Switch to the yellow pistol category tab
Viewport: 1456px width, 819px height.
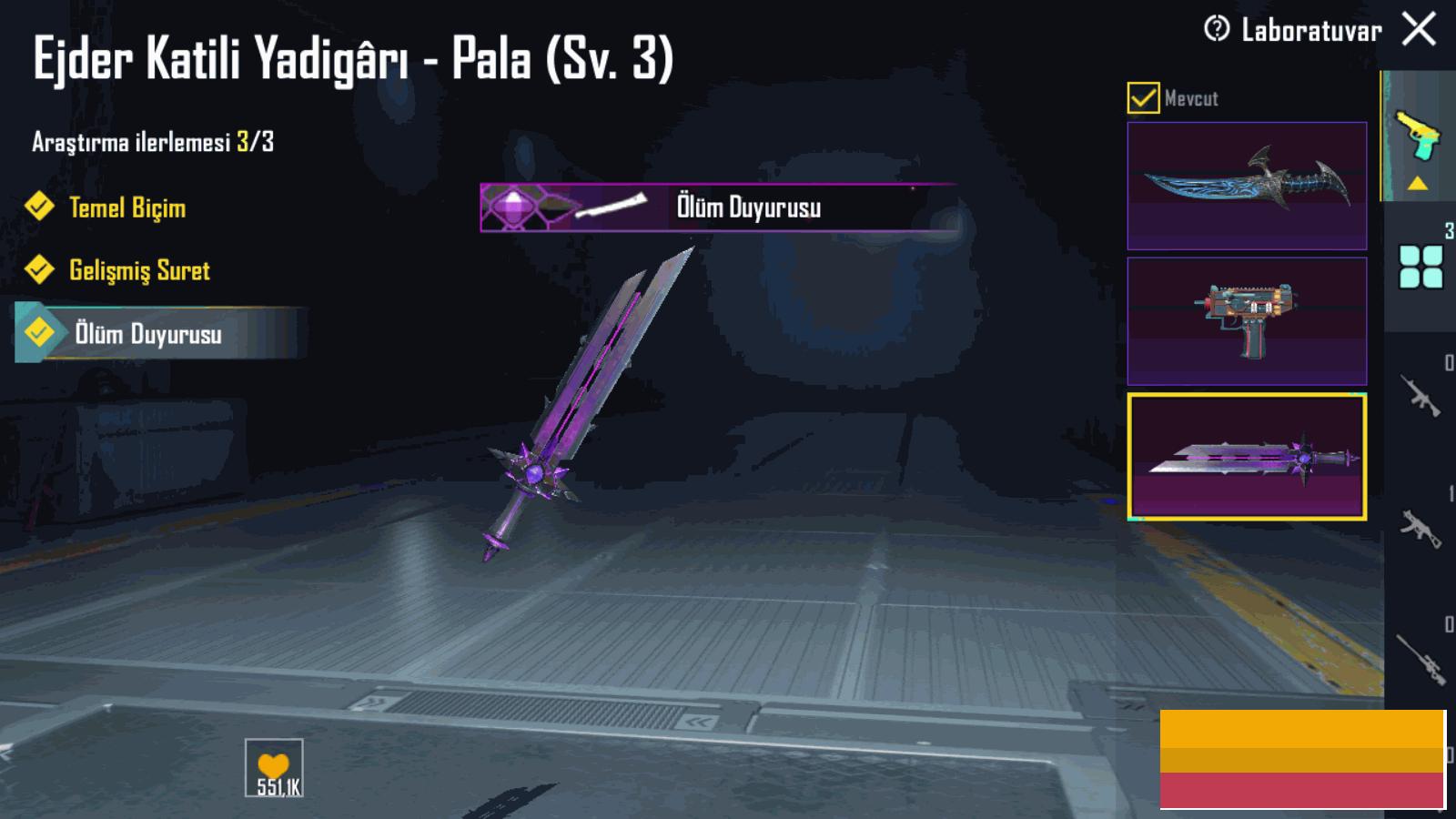pyautogui.click(x=1418, y=136)
